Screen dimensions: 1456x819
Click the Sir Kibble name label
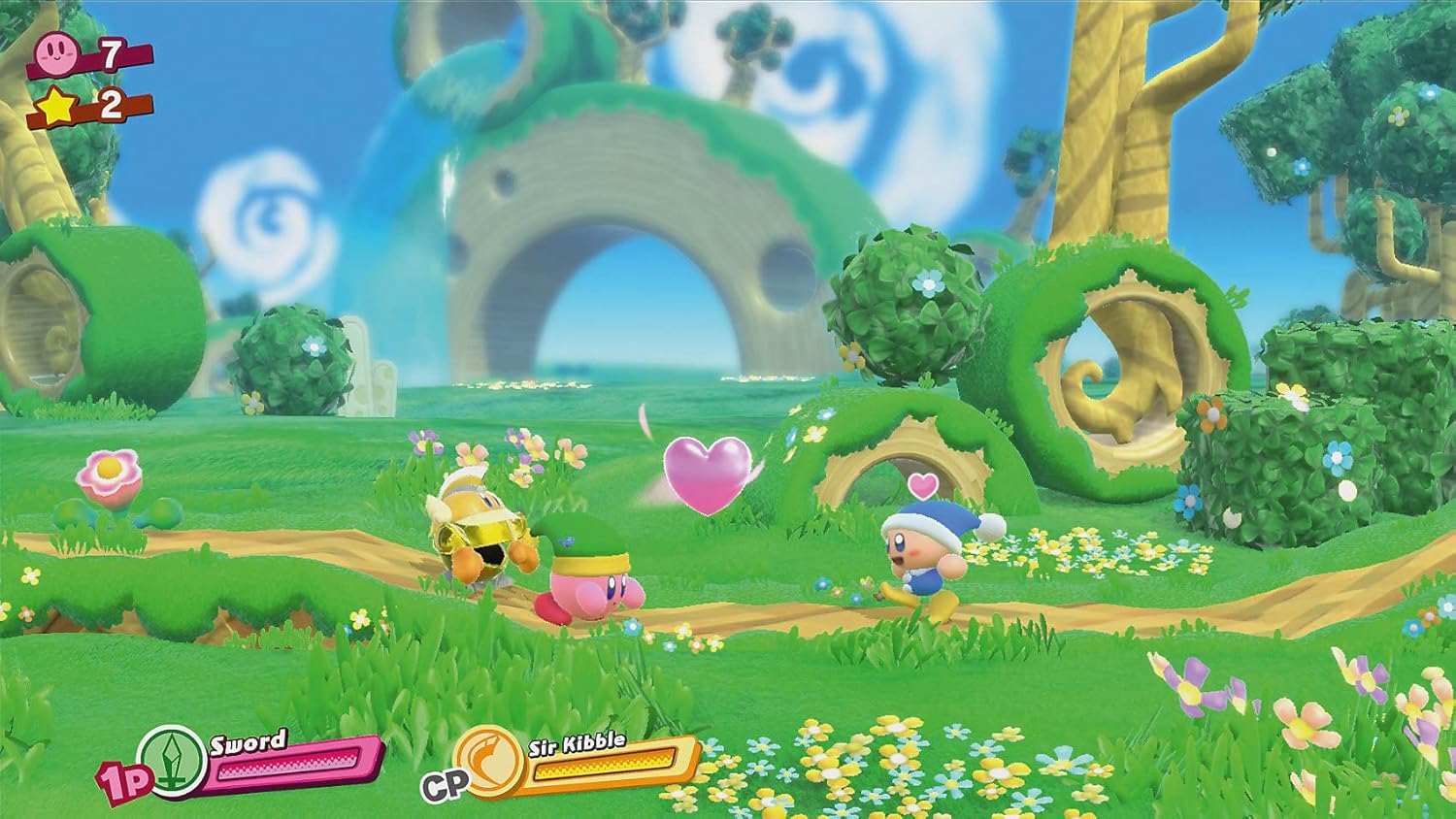point(576,745)
